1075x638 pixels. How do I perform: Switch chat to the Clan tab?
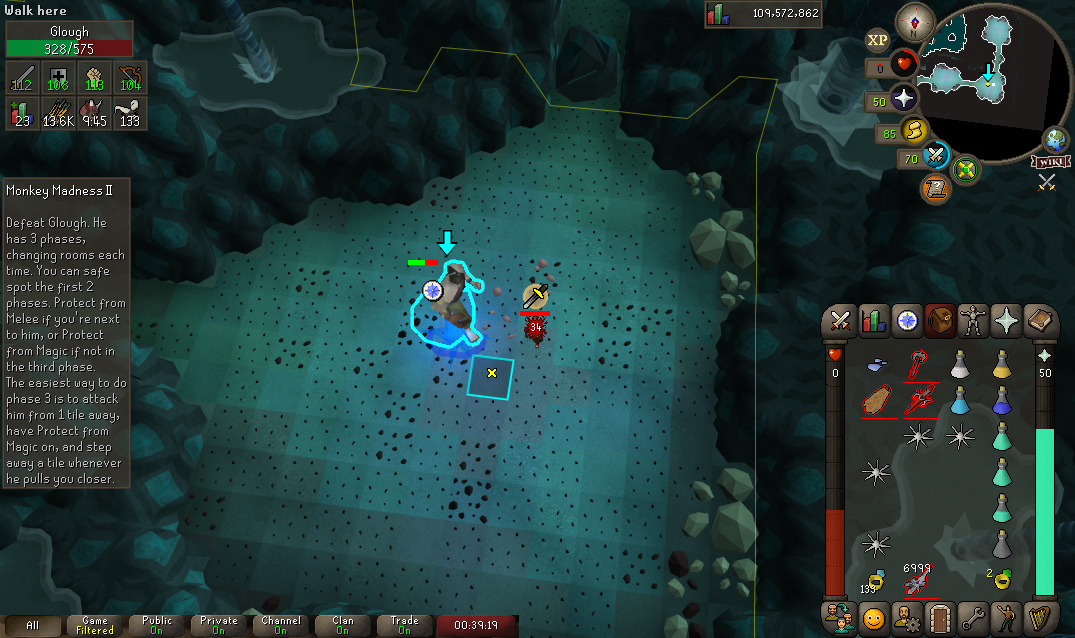coord(342,626)
